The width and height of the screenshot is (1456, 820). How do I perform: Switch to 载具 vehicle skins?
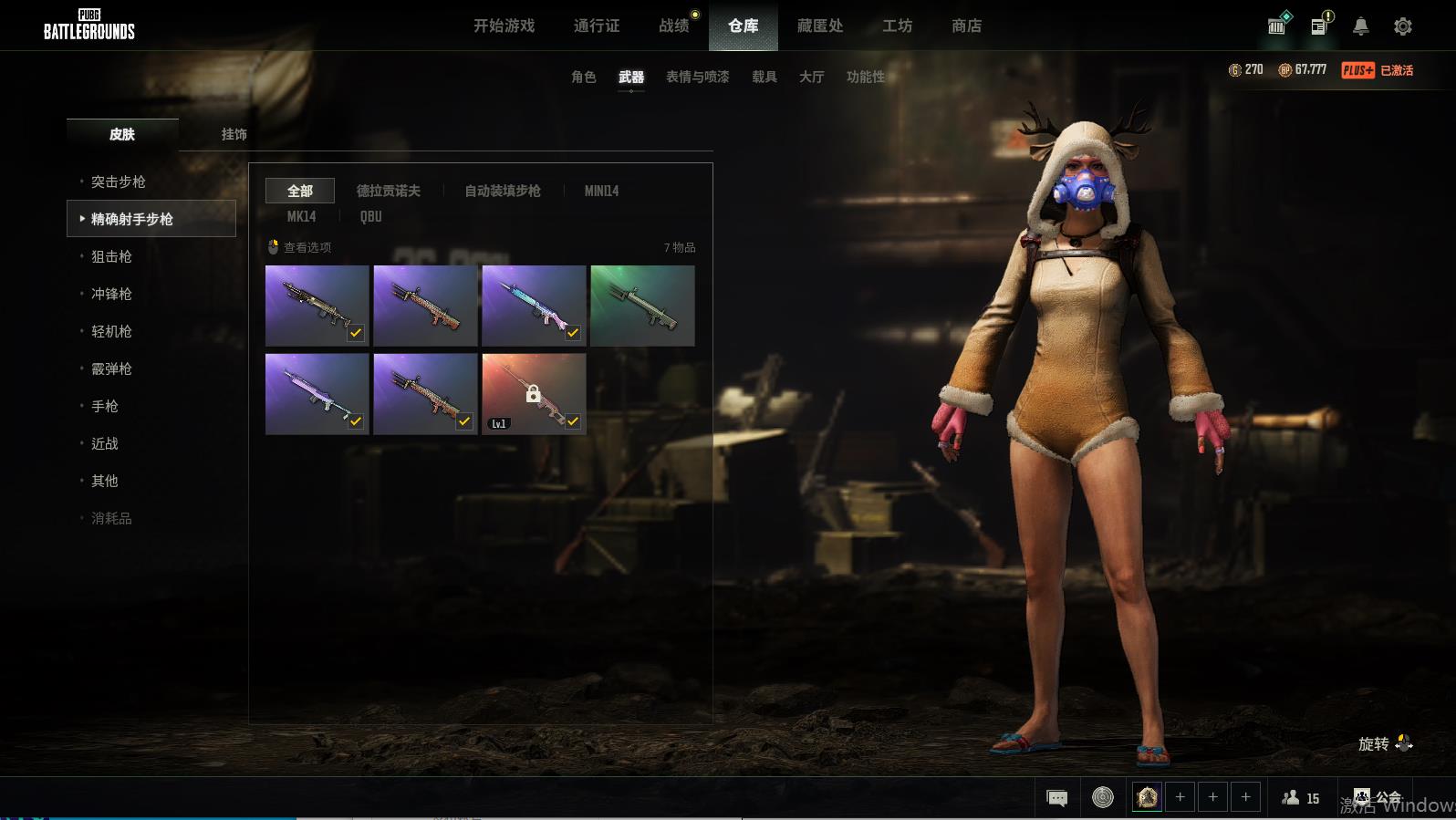[764, 77]
